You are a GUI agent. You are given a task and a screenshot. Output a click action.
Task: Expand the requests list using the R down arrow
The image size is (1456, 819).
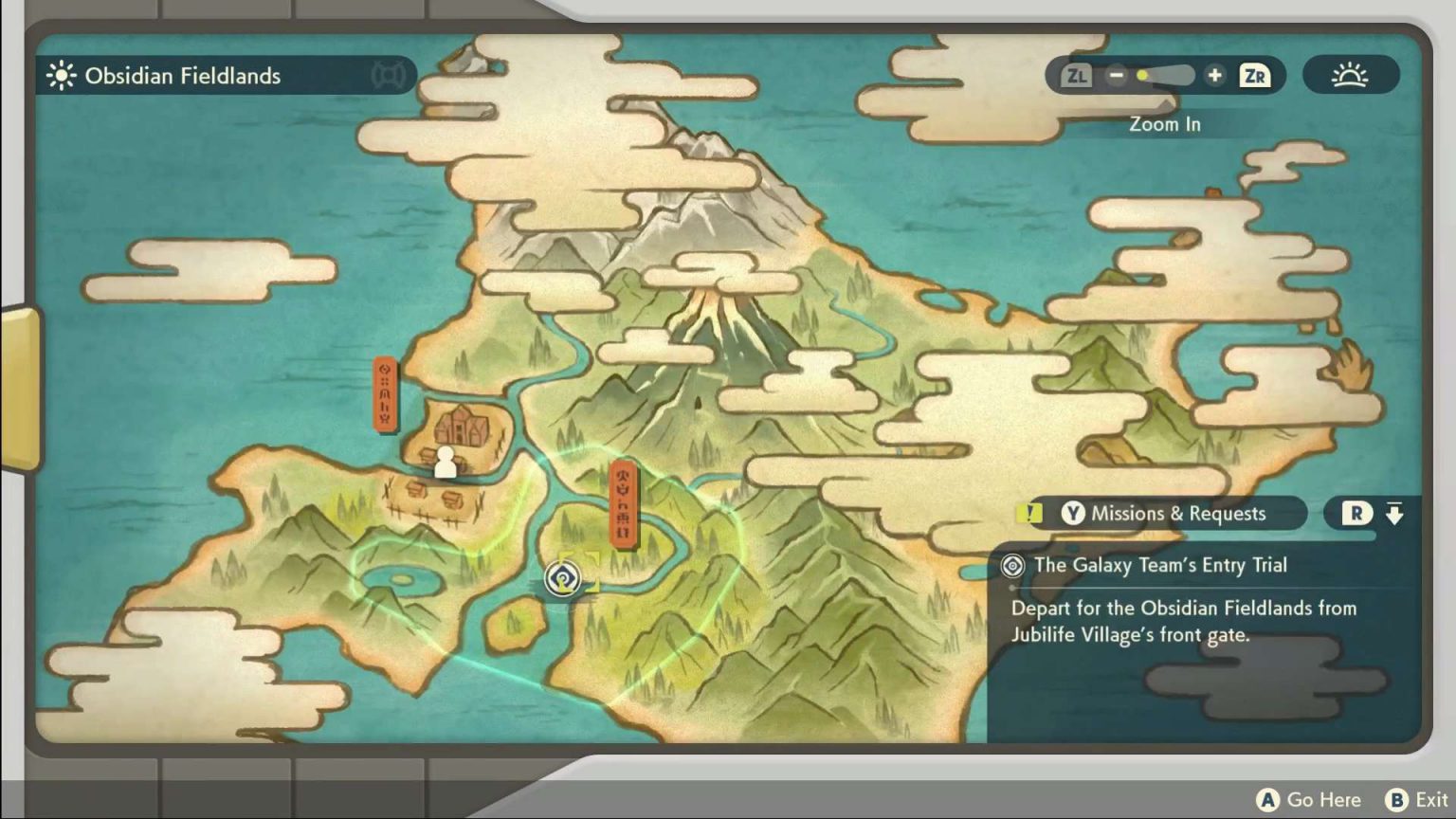point(1394,513)
